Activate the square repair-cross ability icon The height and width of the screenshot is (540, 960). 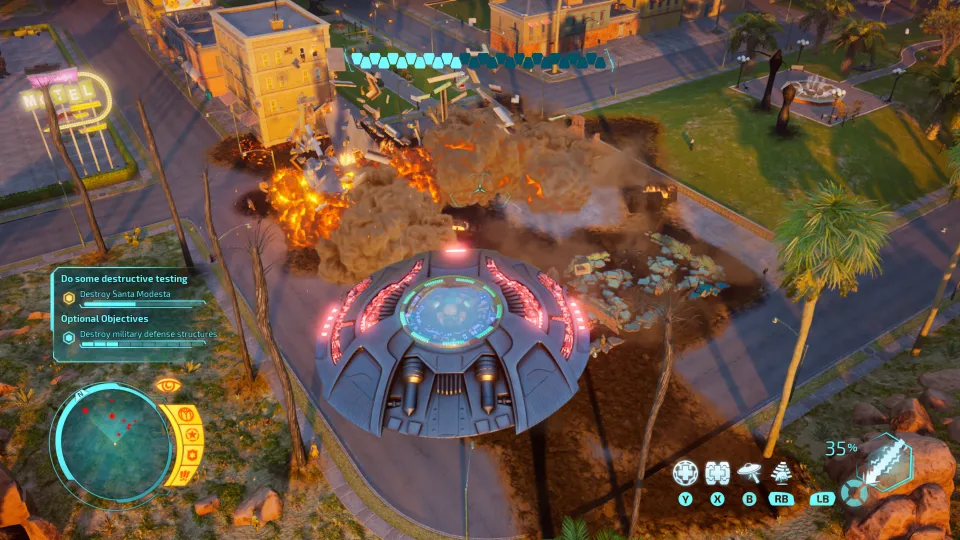(x=716, y=473)
